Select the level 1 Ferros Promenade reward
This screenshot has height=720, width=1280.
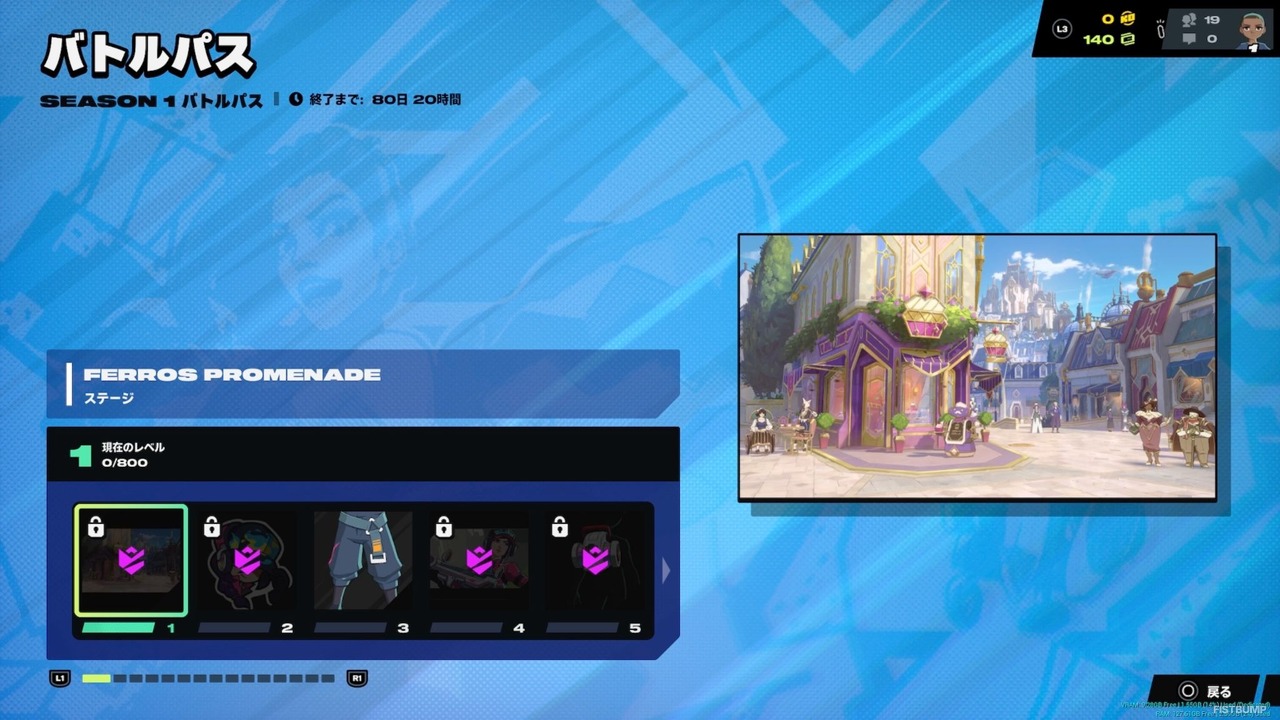(130, 560)
